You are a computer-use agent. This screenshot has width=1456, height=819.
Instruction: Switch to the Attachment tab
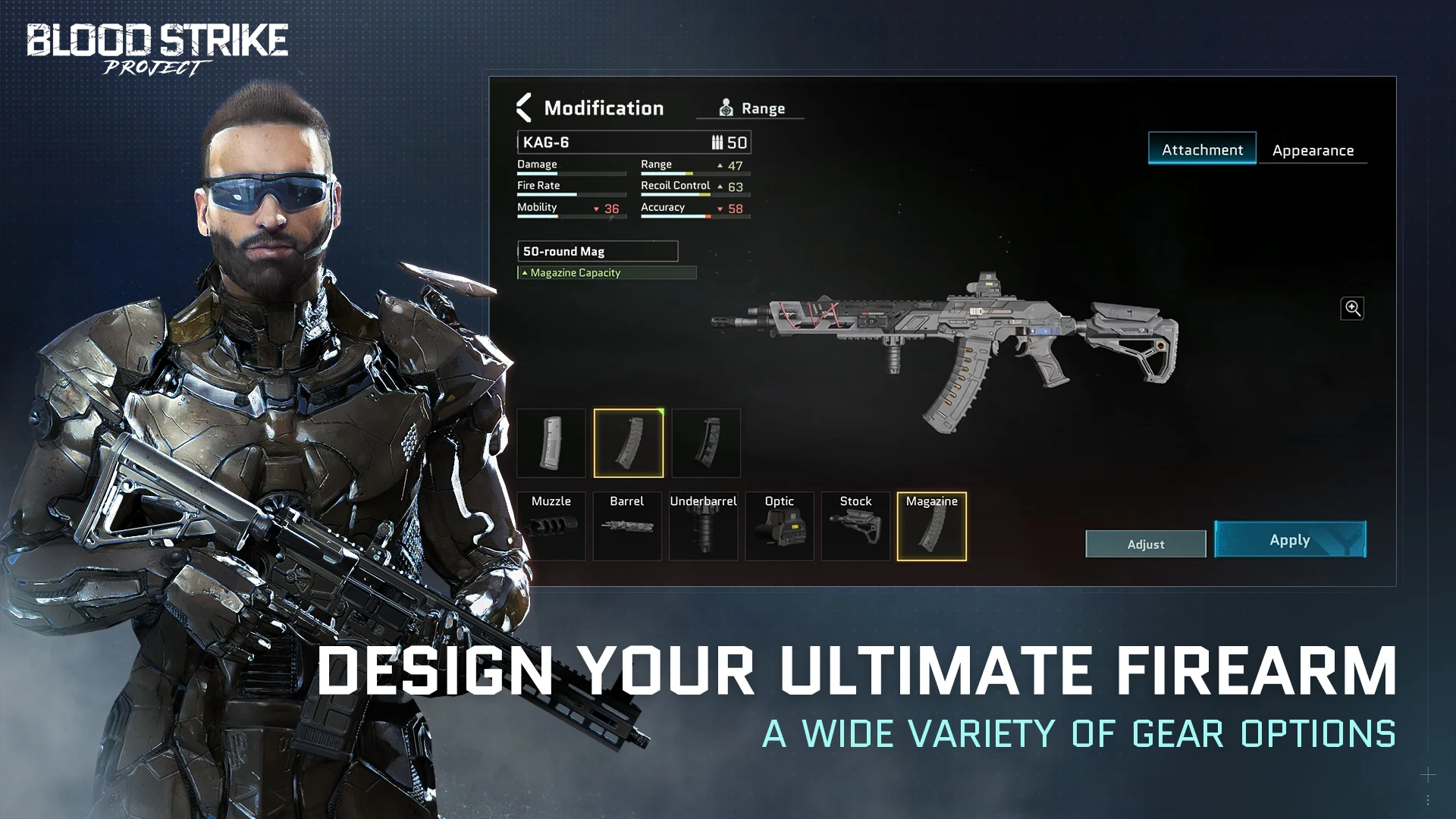click(x=1202, y=149)
